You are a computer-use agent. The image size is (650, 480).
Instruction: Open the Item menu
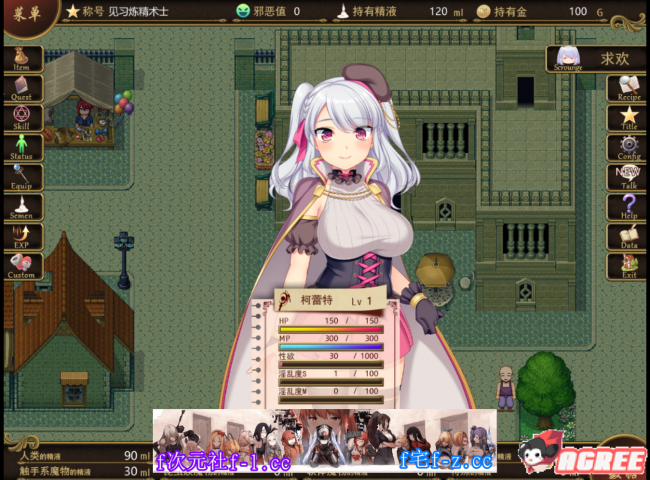[22, 59]
